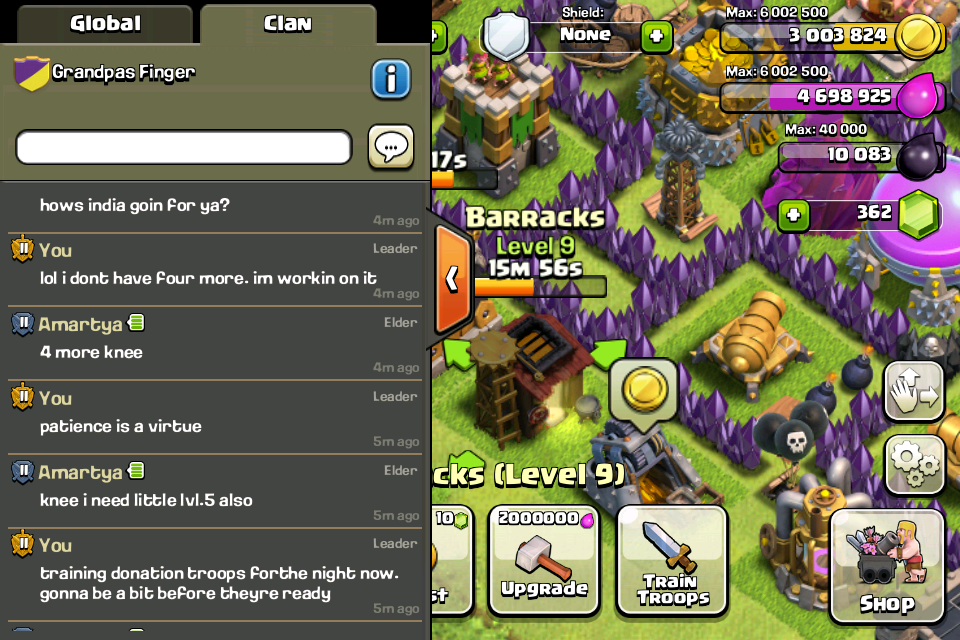This screenshot has width=960, height=640.
Task: Add a shield with the green plus button
Action: tap(656, 37)
